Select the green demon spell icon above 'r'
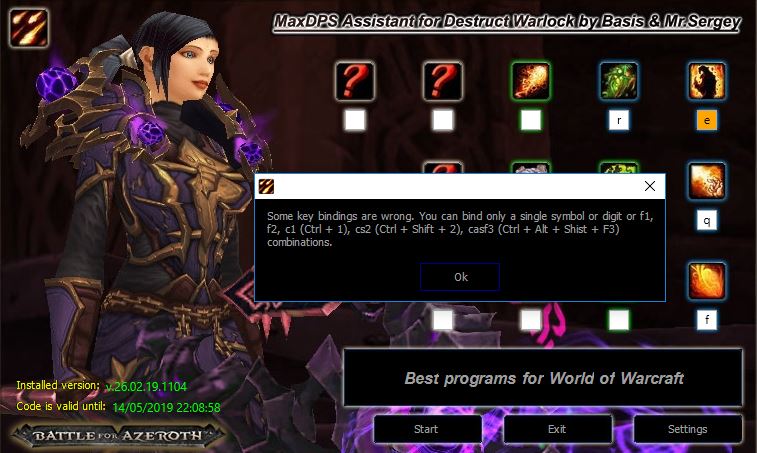 (619, 81)
